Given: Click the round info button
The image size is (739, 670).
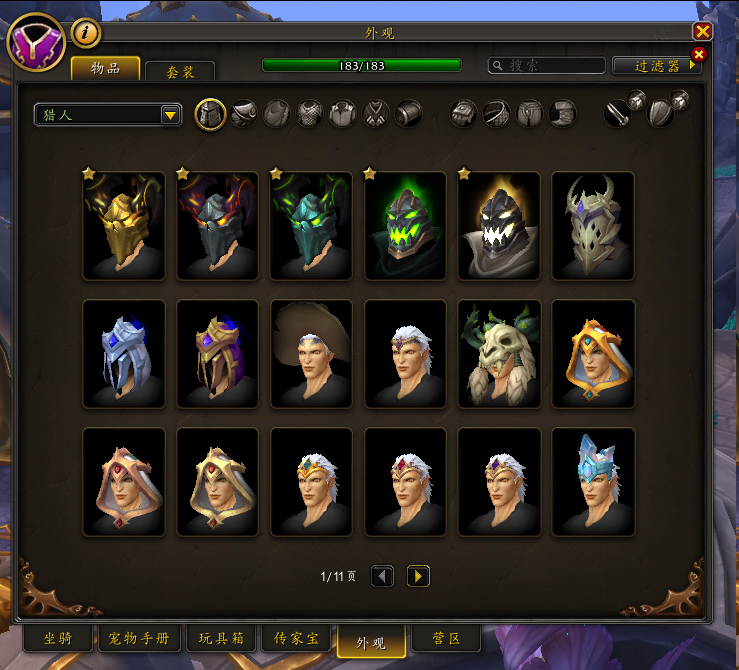Looking at the screenshot, I should pos(87,33).
